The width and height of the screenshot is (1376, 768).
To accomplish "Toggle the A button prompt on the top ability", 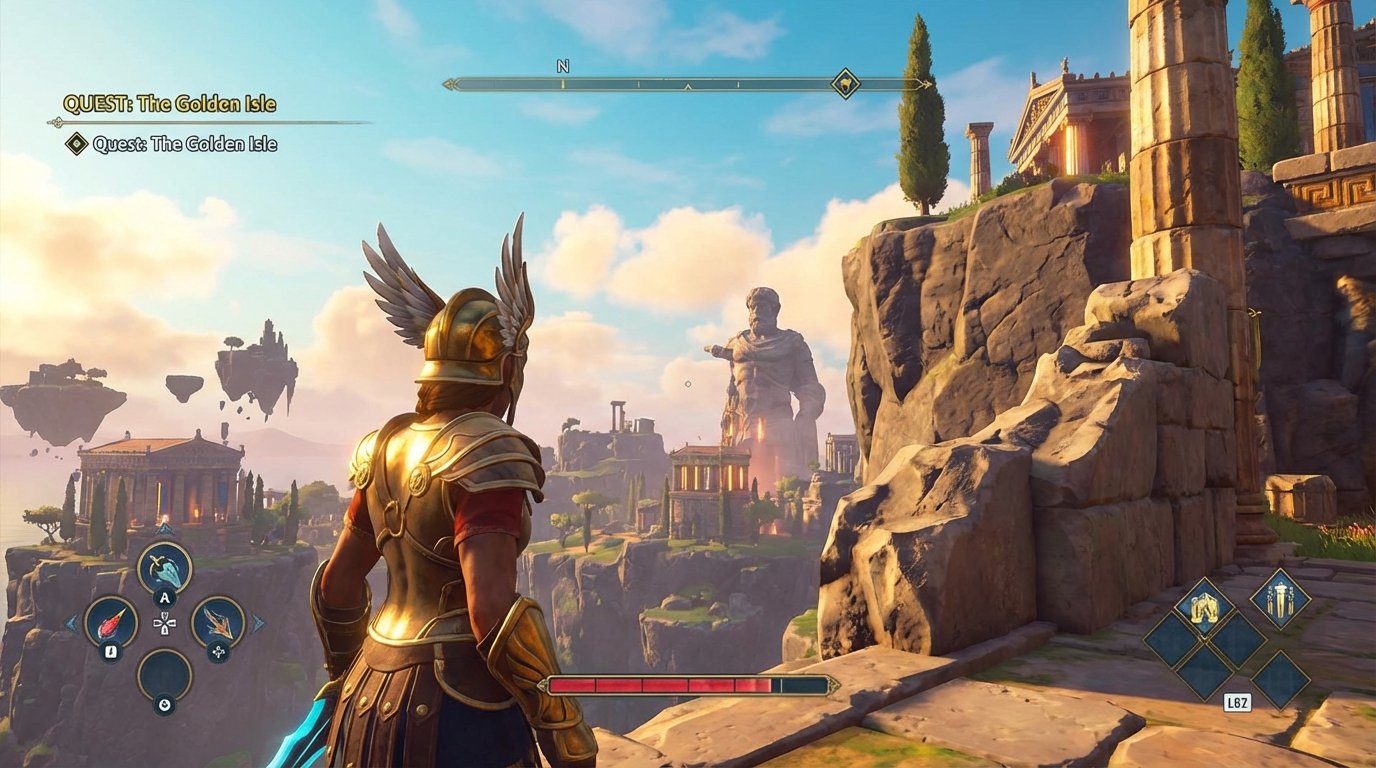I will (164, 597).
